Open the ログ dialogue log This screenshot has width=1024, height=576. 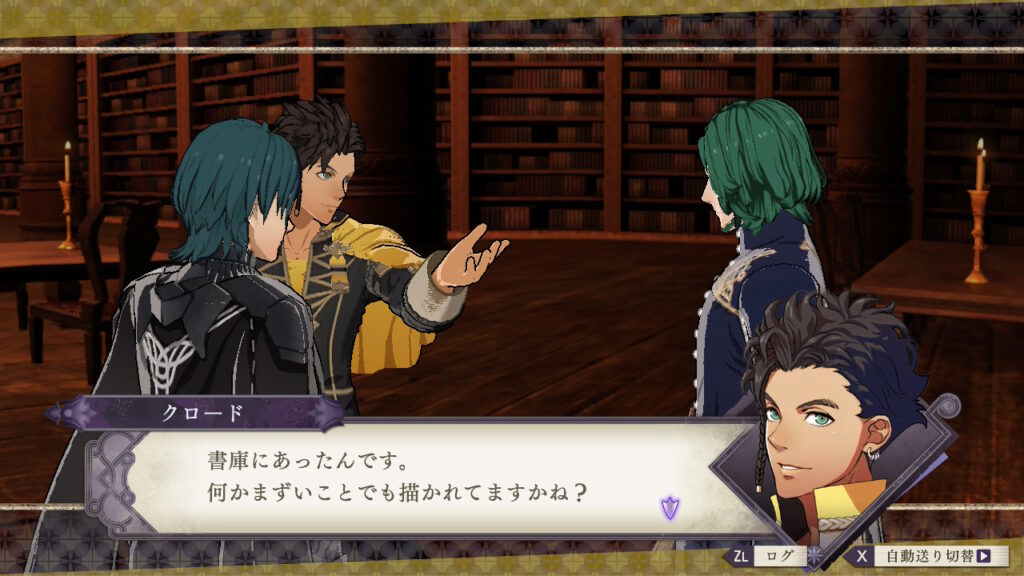click(769, 556)
